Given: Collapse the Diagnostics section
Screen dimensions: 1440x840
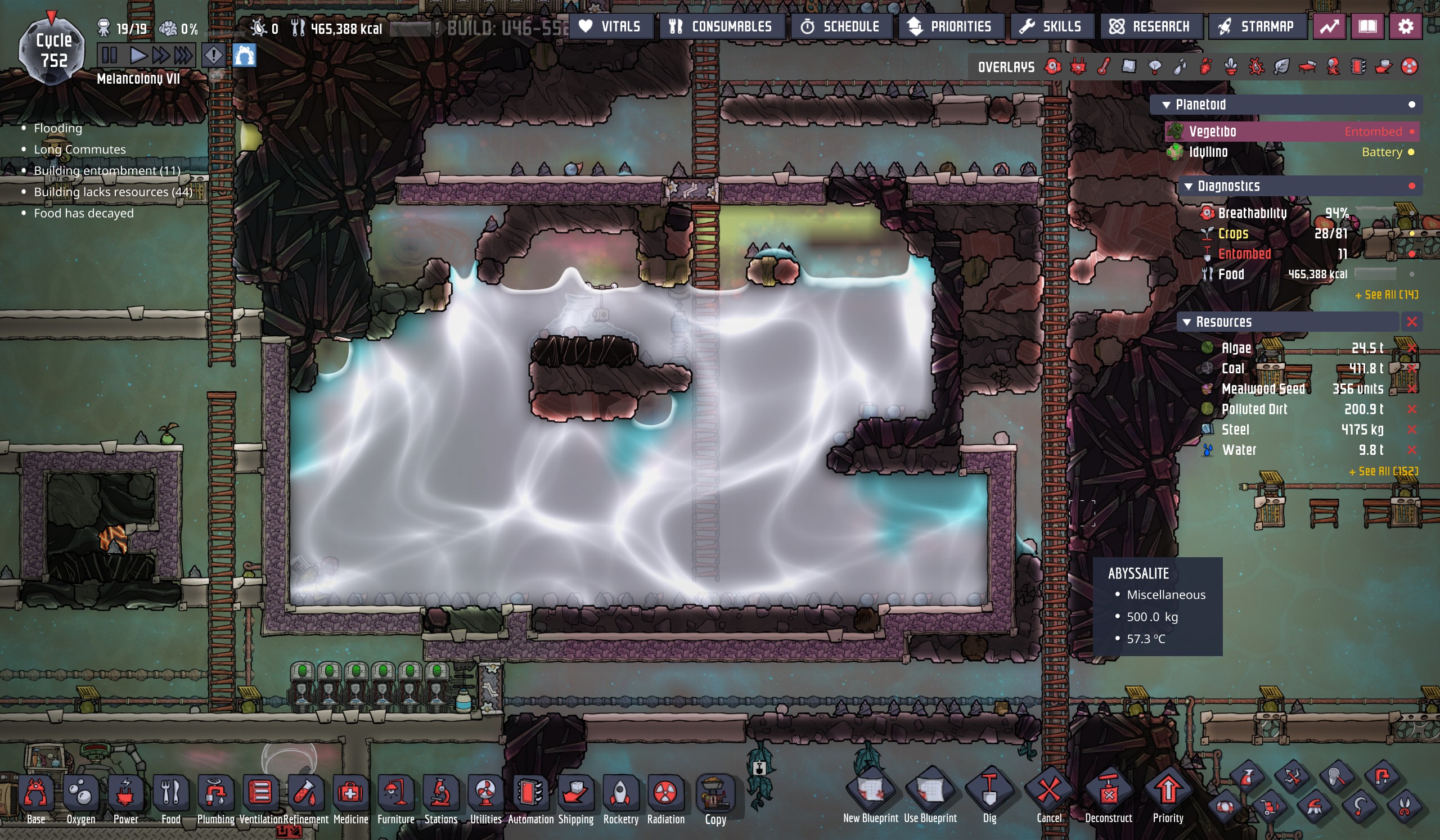Looking at the screenshot, I should coord(1189,187).
